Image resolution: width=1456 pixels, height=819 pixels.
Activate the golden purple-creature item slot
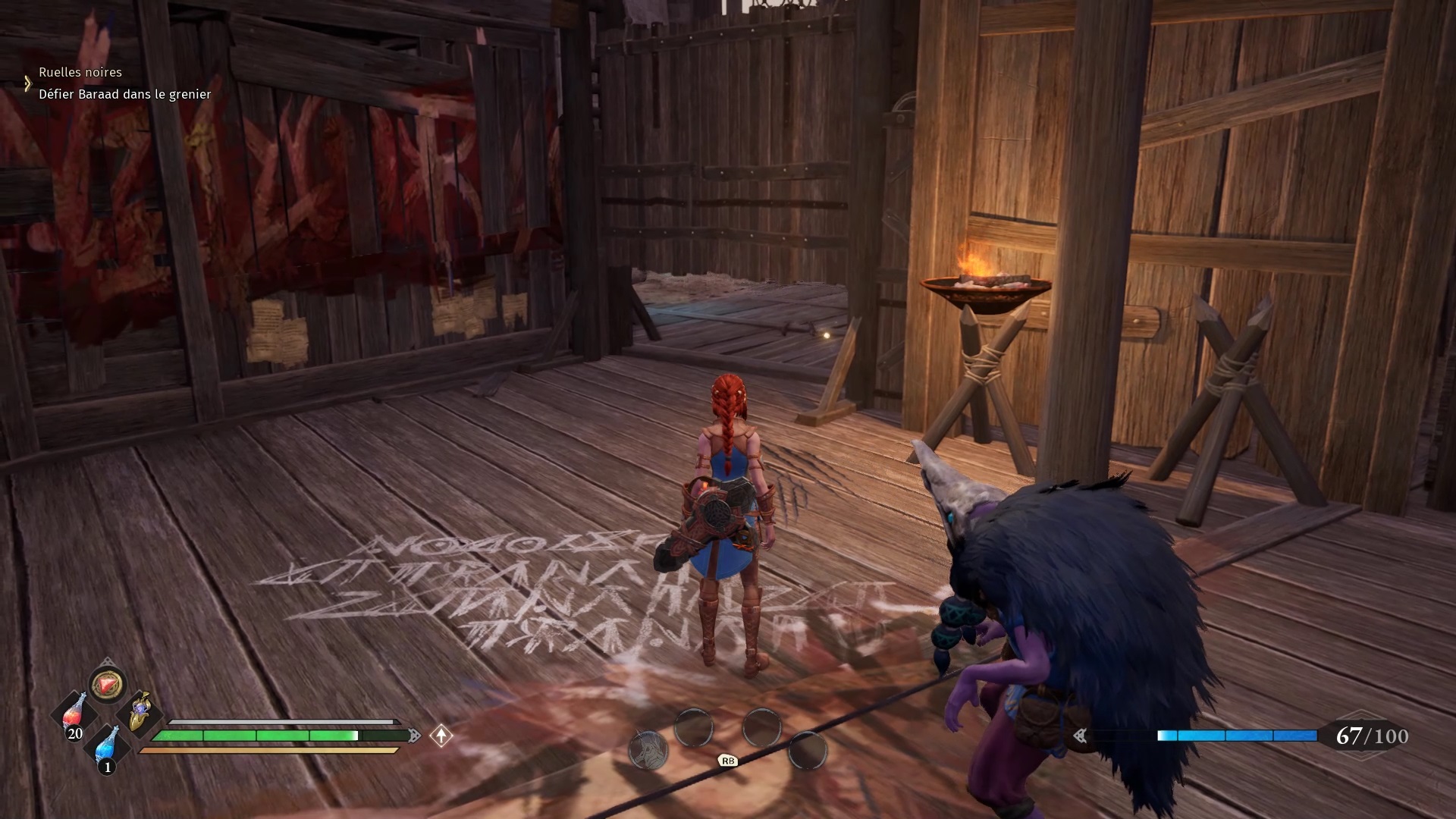click(140, 712)
